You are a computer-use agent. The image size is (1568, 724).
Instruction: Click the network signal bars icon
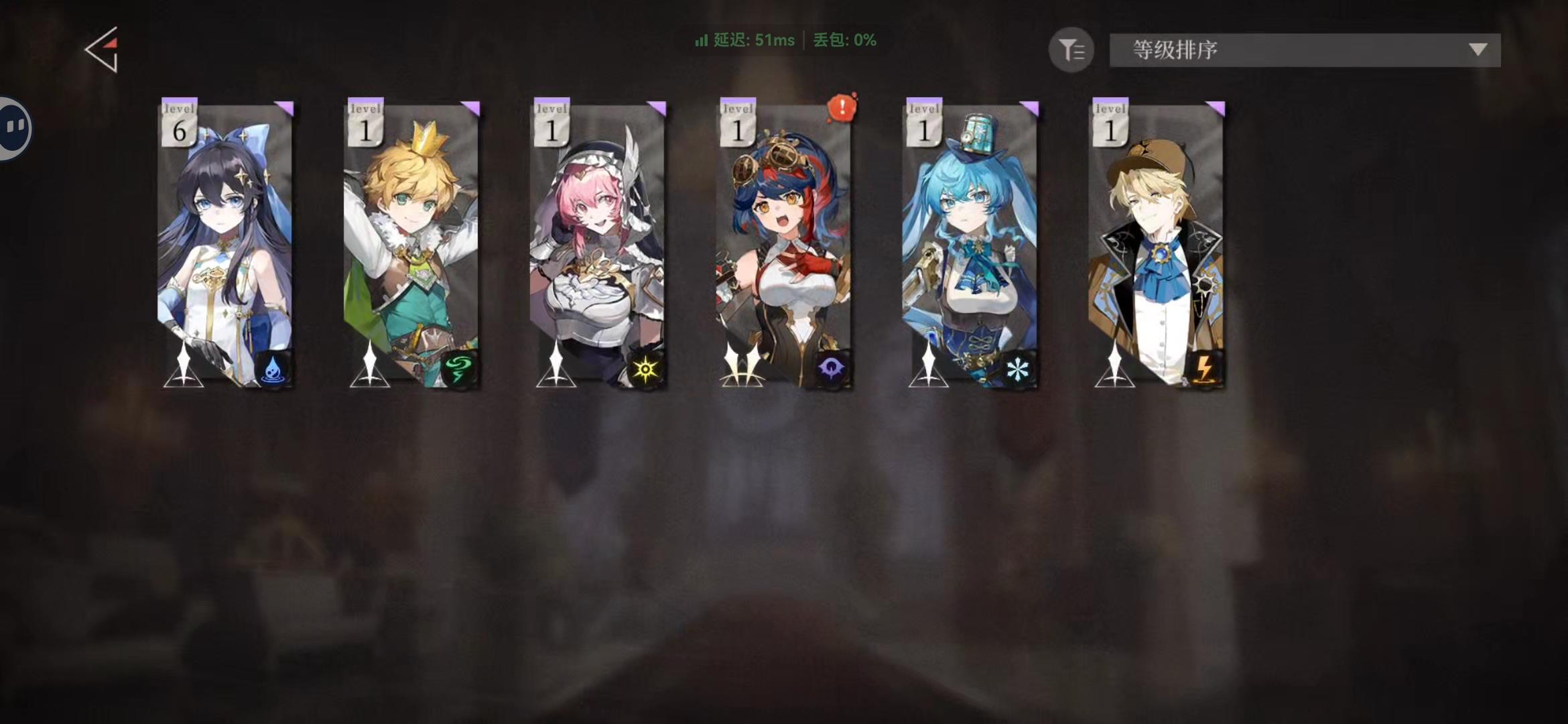701,41
